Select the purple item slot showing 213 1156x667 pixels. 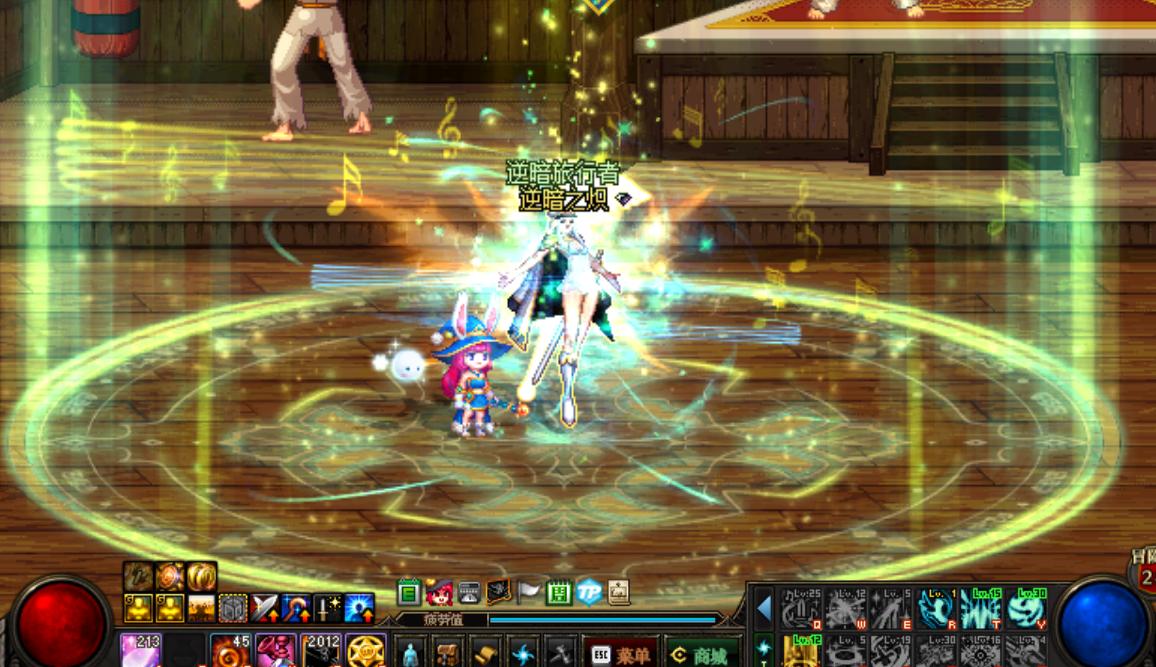[x=140, y=651]
